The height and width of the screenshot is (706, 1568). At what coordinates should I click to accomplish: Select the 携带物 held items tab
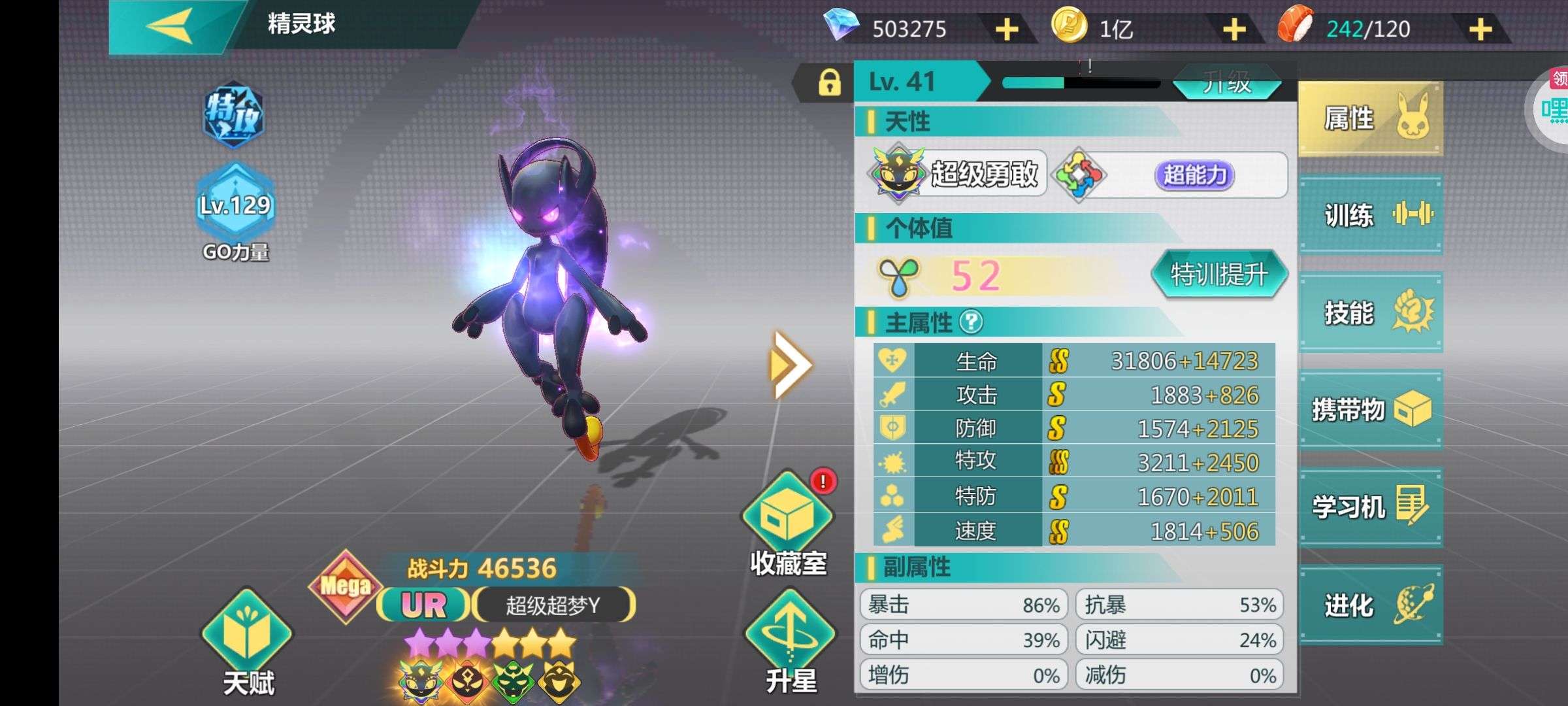click(1370, 410)
